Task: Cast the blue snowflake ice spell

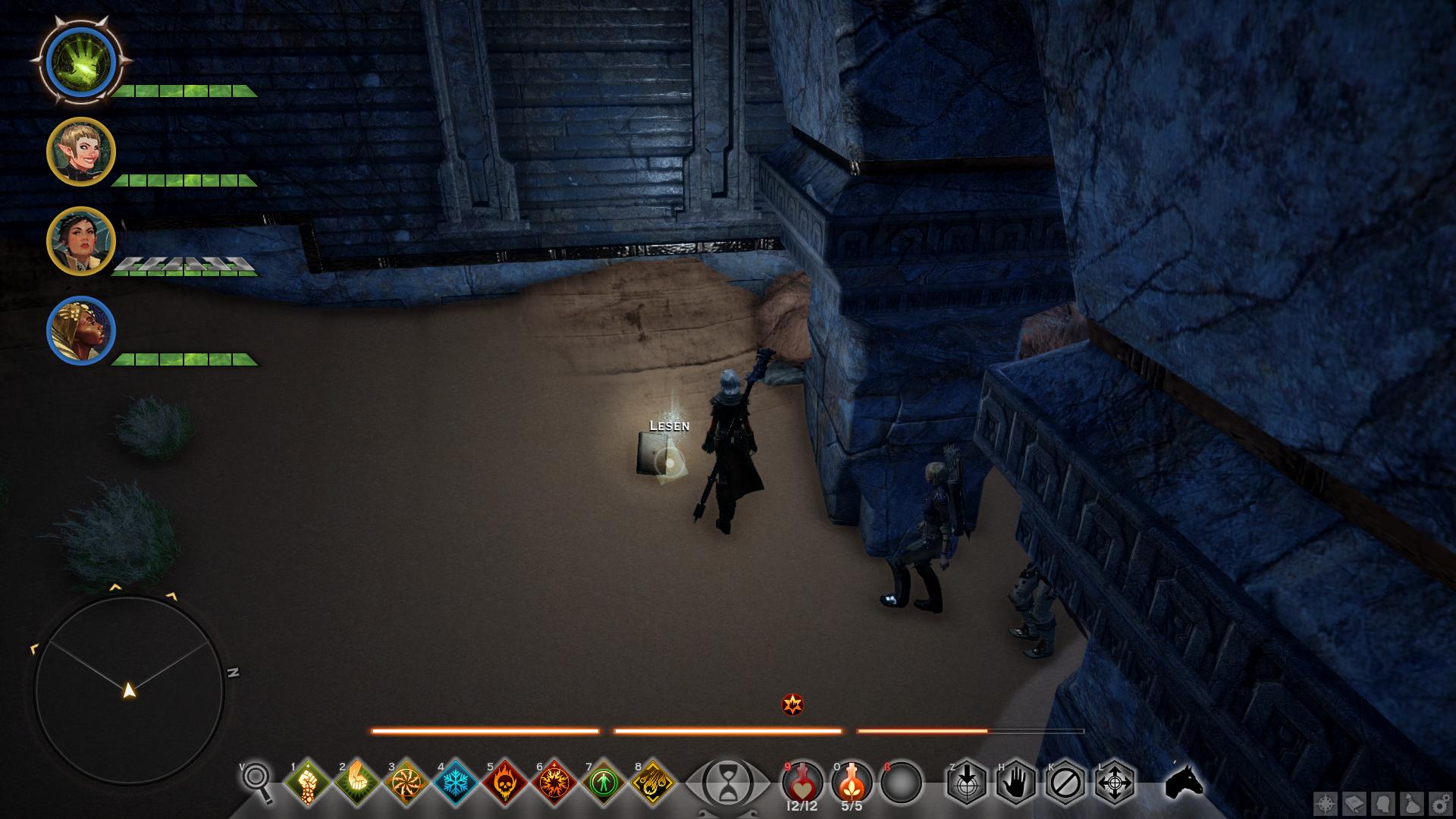Action: (456, 782)
